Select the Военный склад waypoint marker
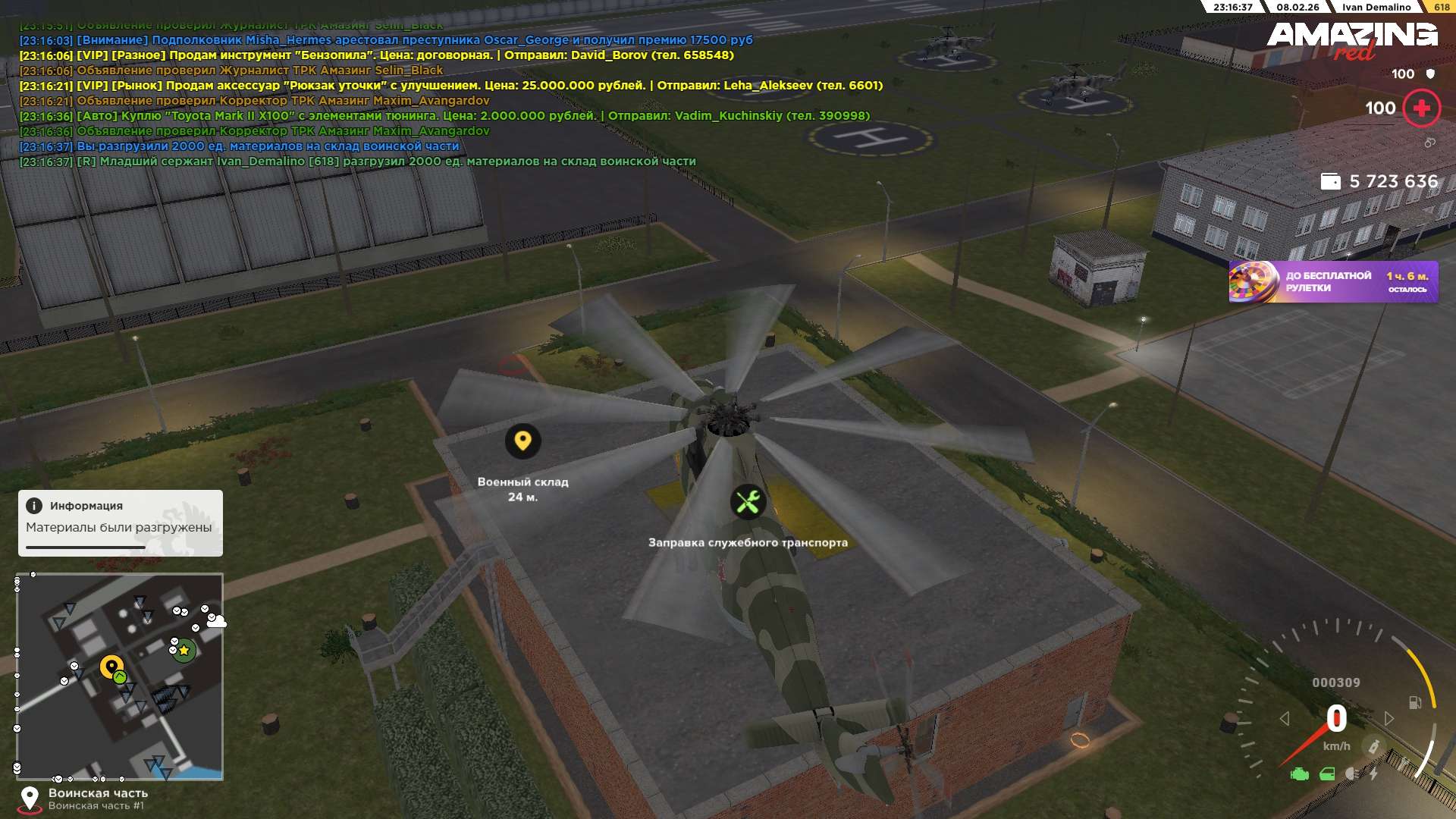This screenshot has width=1456, height=819. 522,441
